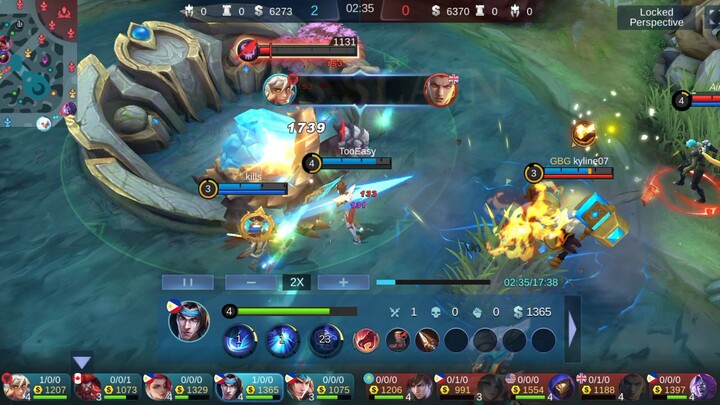Select the enemy player with 1188 gold
720x405 pixels.
[x=608, y=387]
